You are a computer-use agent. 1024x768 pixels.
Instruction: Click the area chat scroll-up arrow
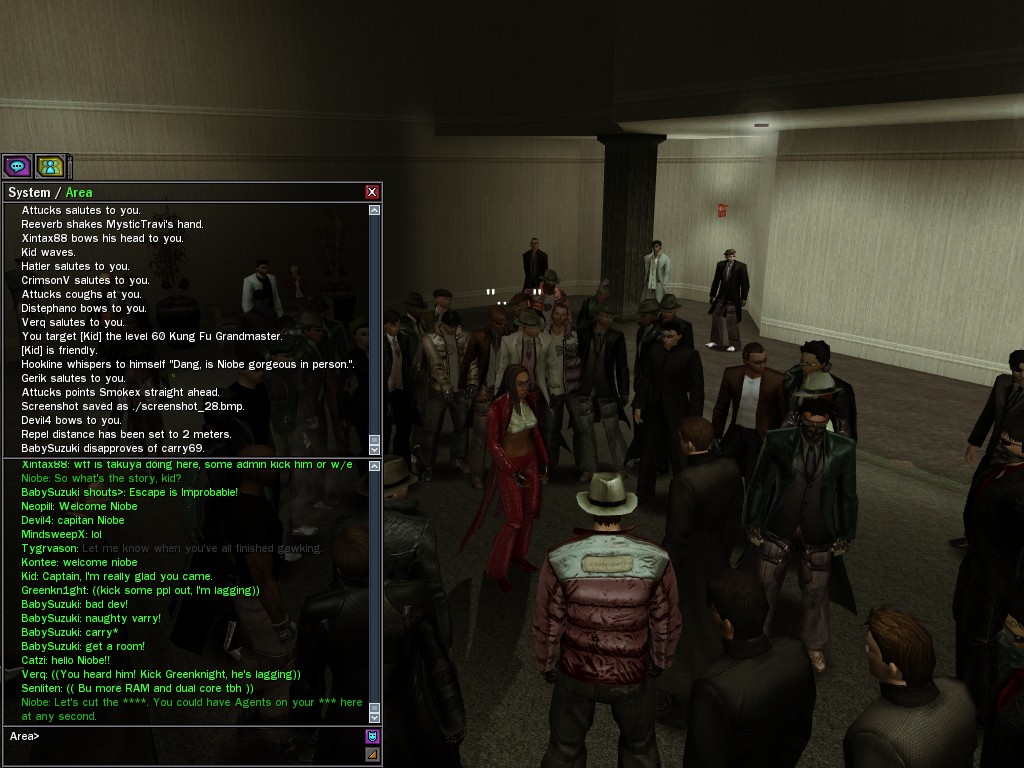coord(375,466)
